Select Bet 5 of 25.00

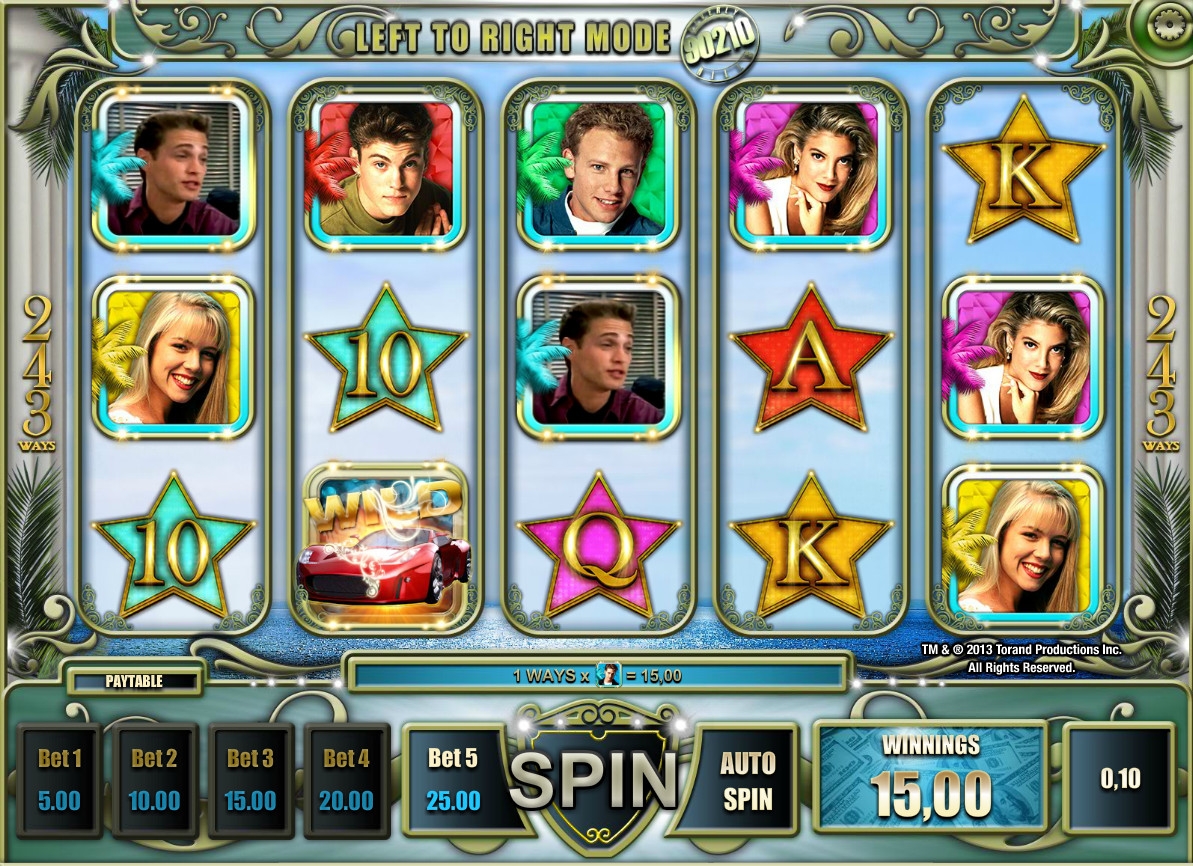[x=453, y=780]
